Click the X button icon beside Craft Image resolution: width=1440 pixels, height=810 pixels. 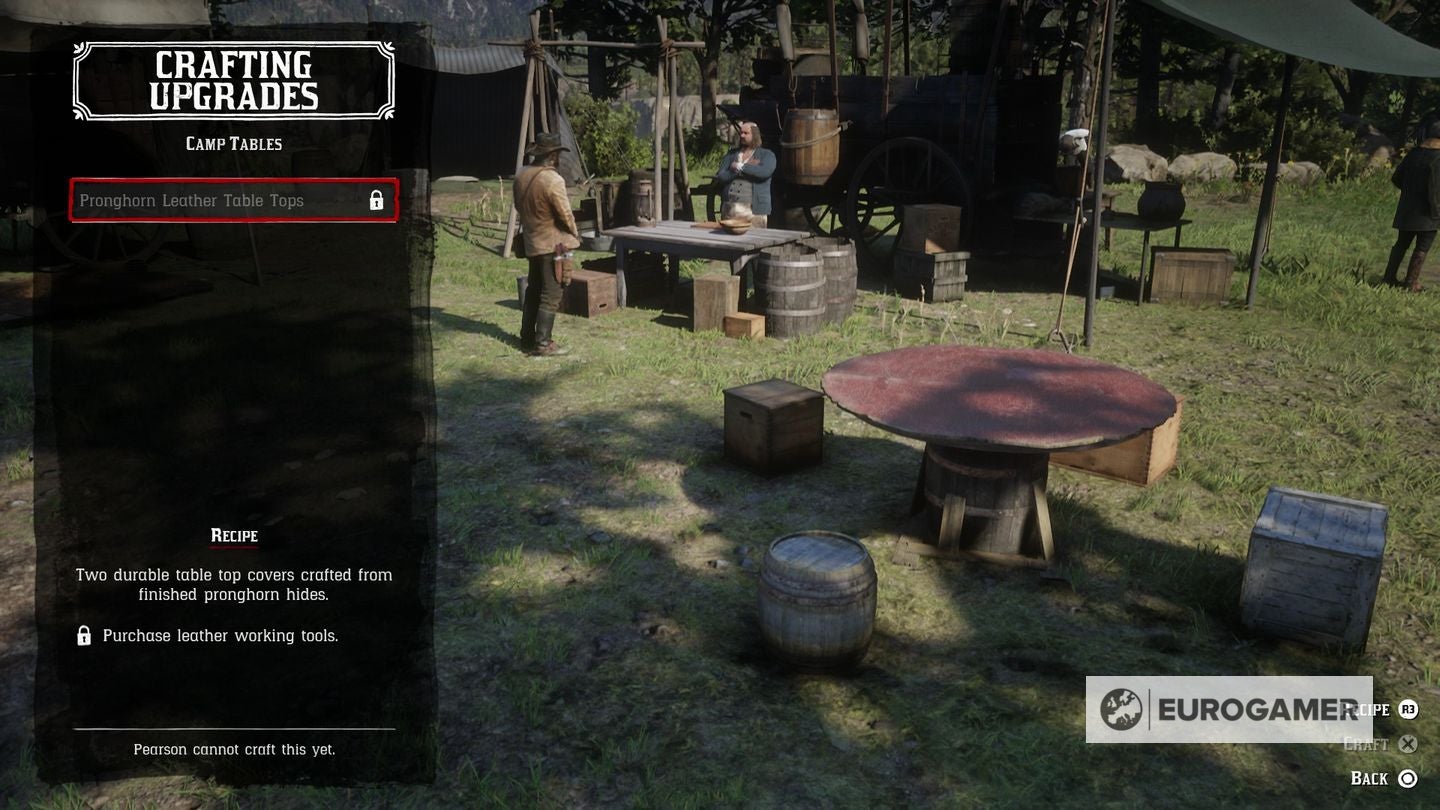tap(1408, 744)
